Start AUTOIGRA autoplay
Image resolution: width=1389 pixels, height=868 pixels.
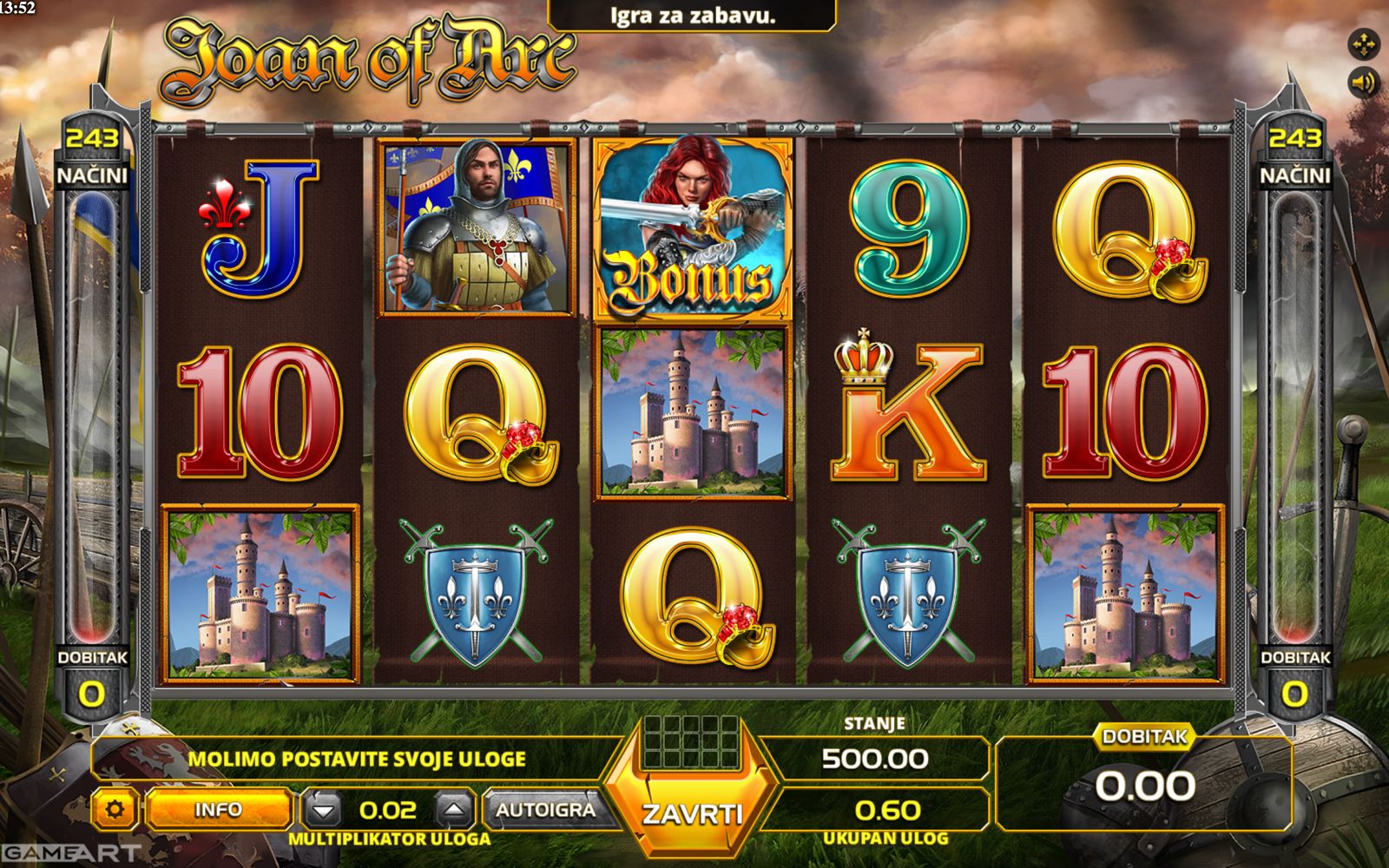pyautogui.click(x=546, y=810)
